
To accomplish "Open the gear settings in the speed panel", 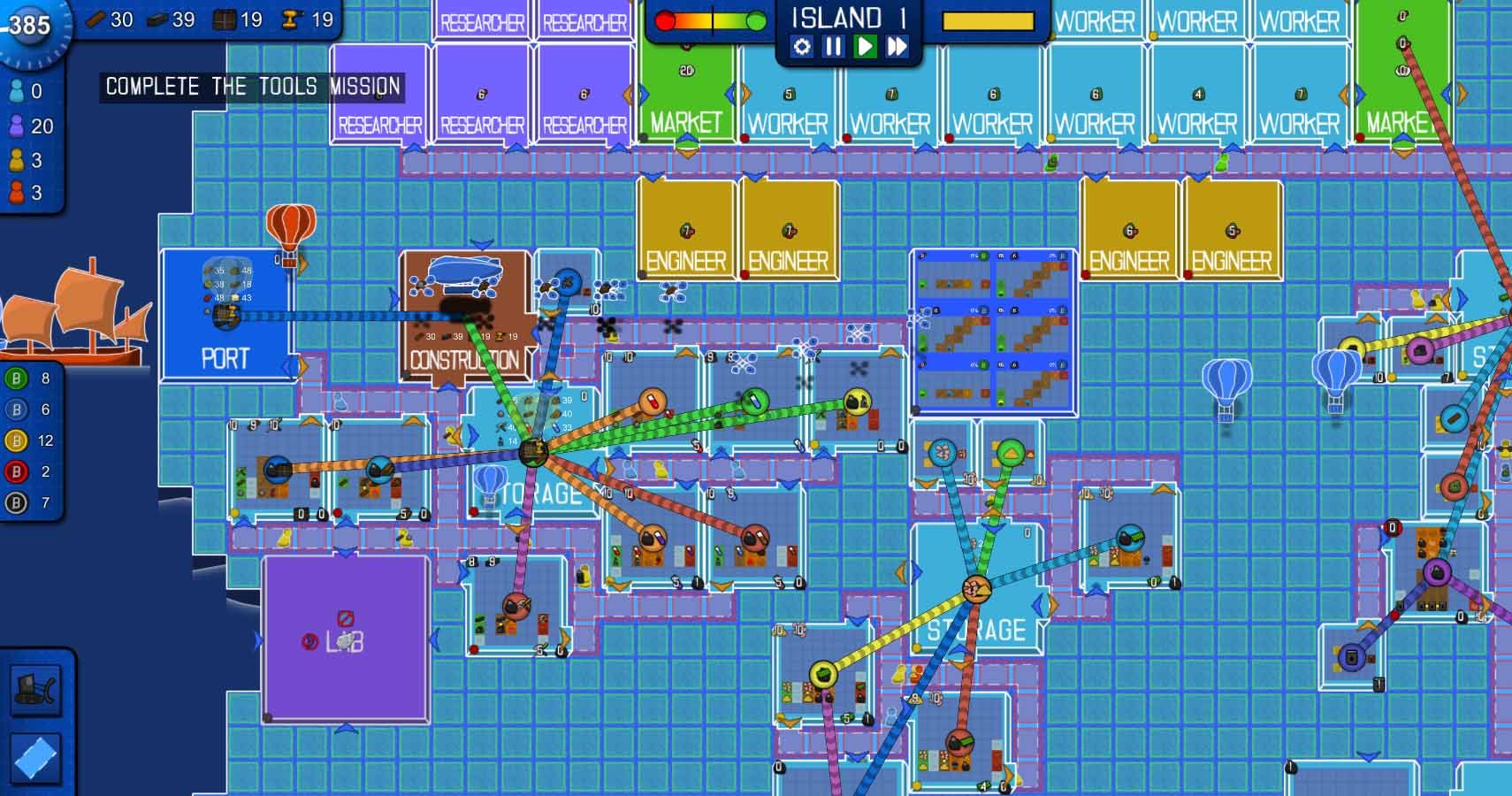I will point(802,48).
